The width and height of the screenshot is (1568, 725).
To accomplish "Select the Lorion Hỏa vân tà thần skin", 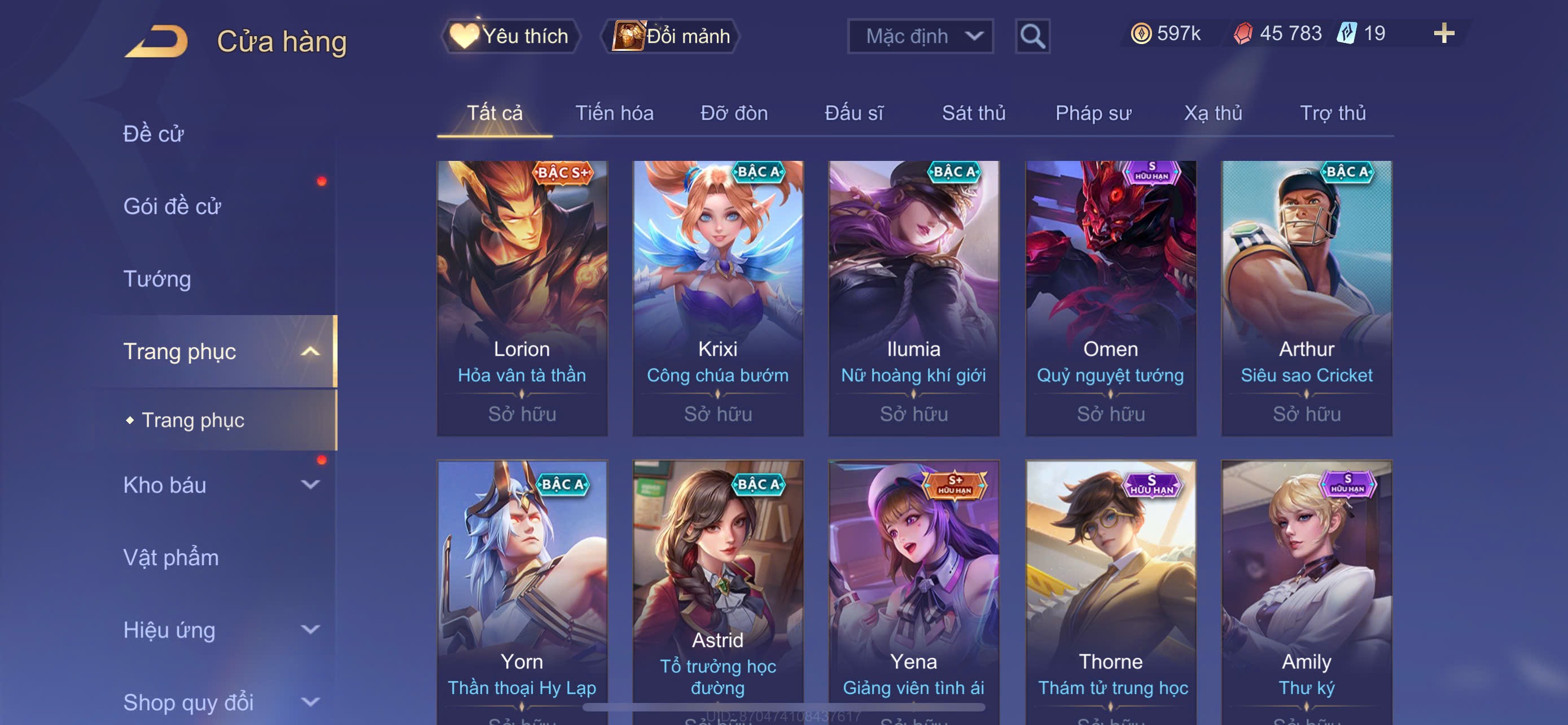I will (522, 298).
